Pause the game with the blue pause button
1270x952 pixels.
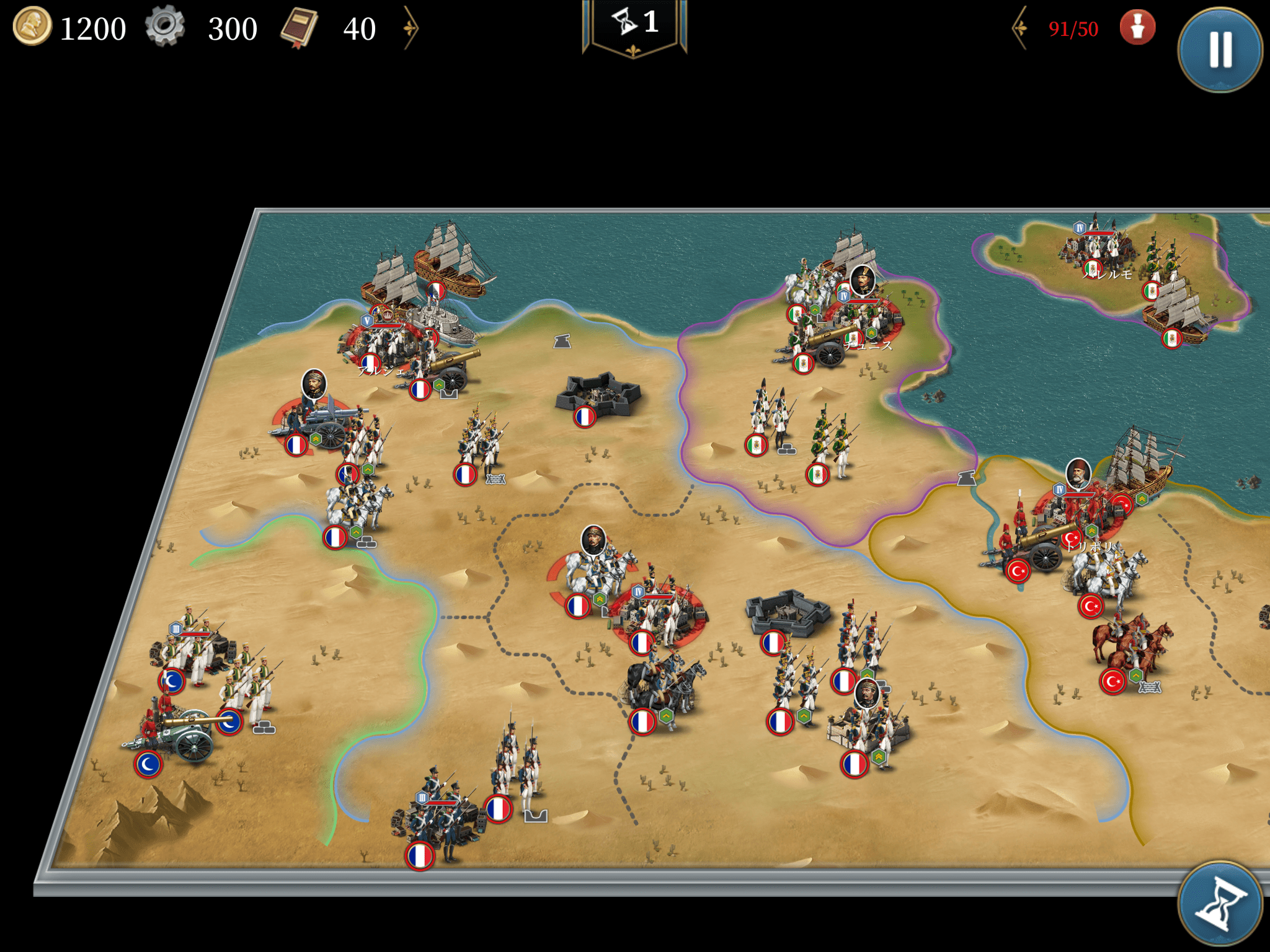coord(1220,50)
